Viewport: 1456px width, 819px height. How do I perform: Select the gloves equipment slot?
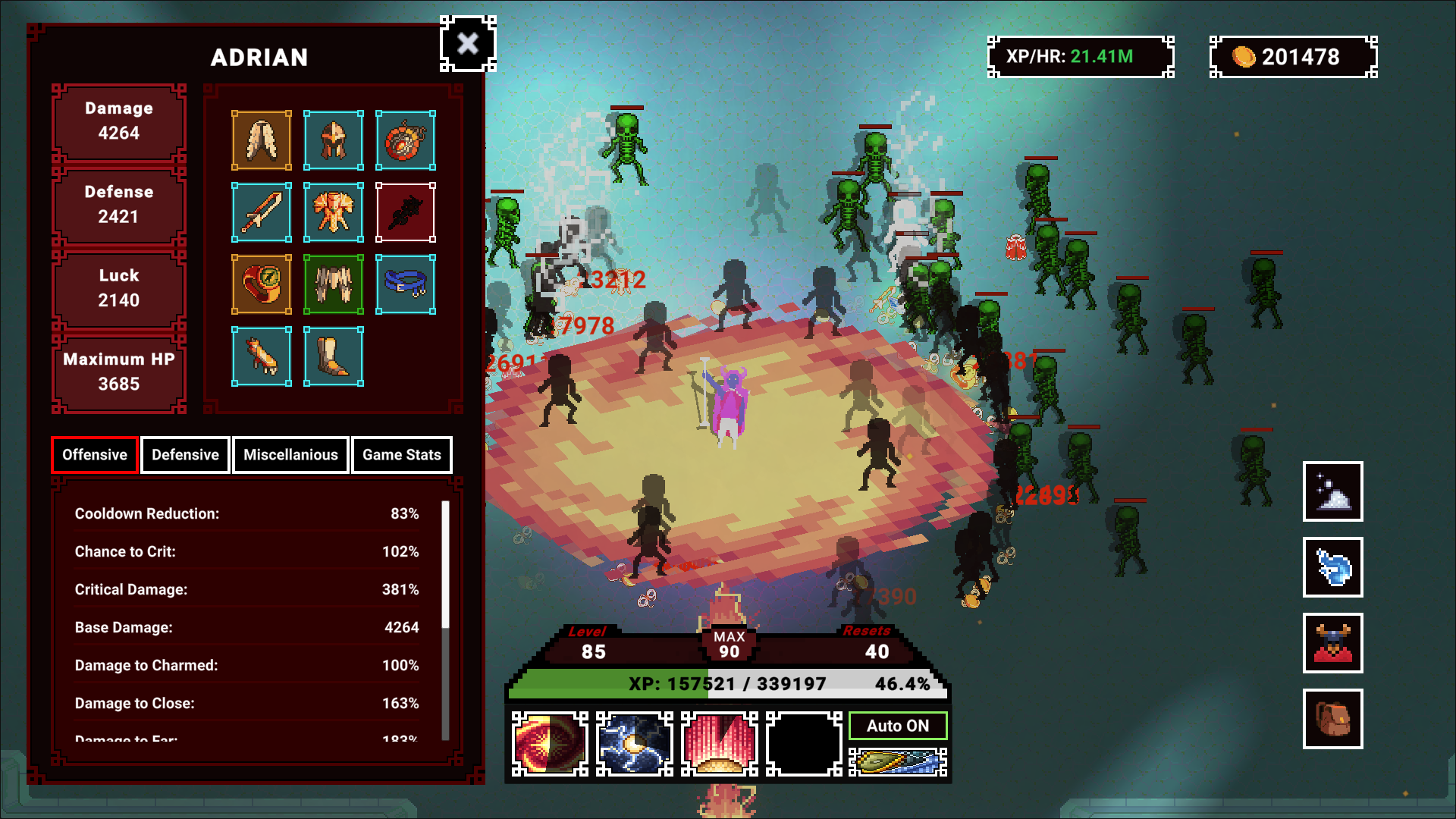coord(262,356)
